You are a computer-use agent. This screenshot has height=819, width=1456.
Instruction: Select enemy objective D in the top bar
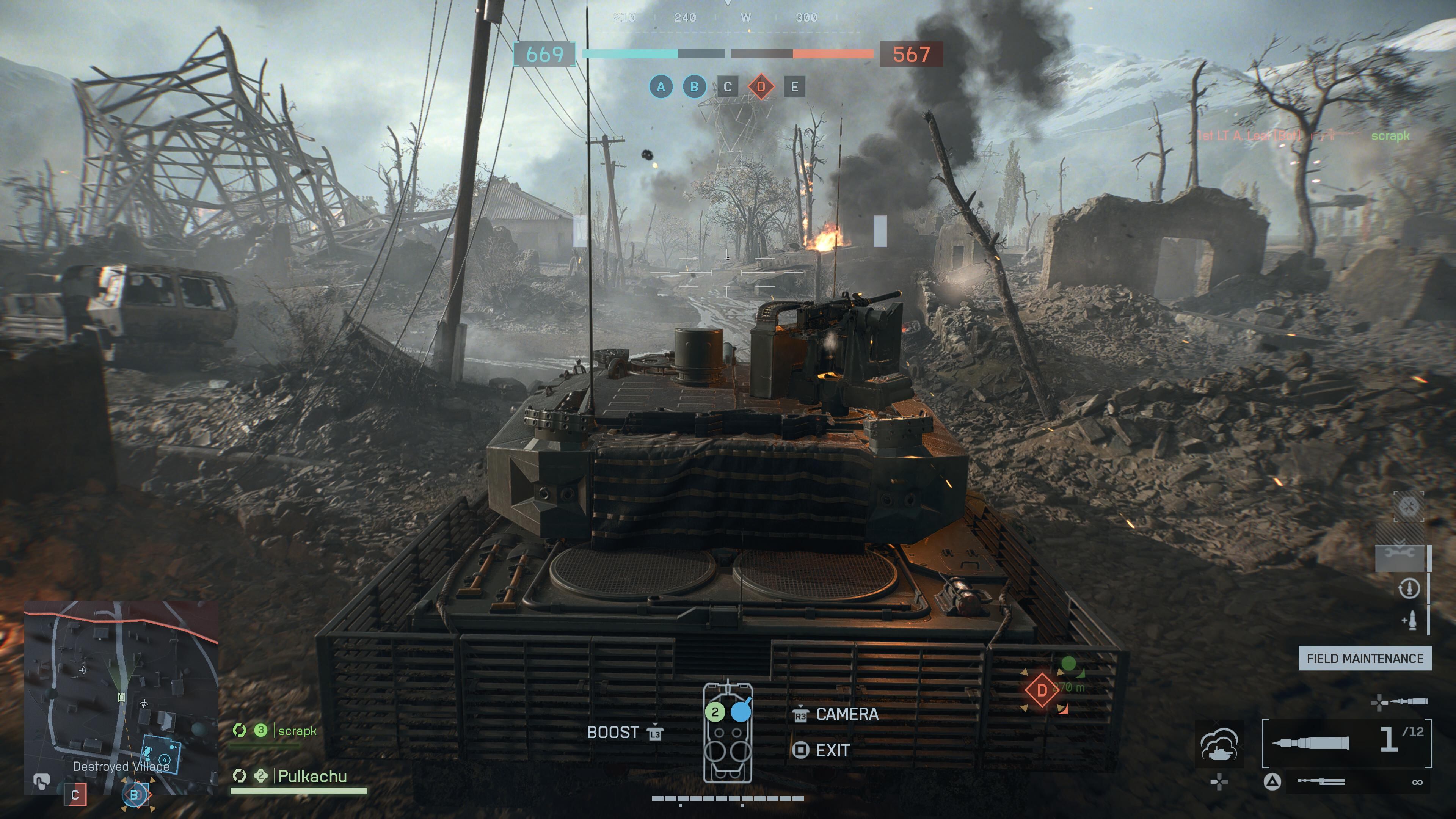(761, 87)
